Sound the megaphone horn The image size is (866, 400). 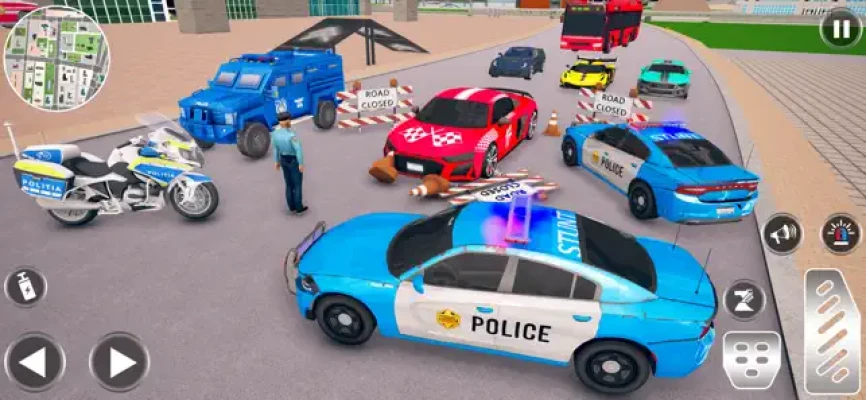click(x=782, y=234)
